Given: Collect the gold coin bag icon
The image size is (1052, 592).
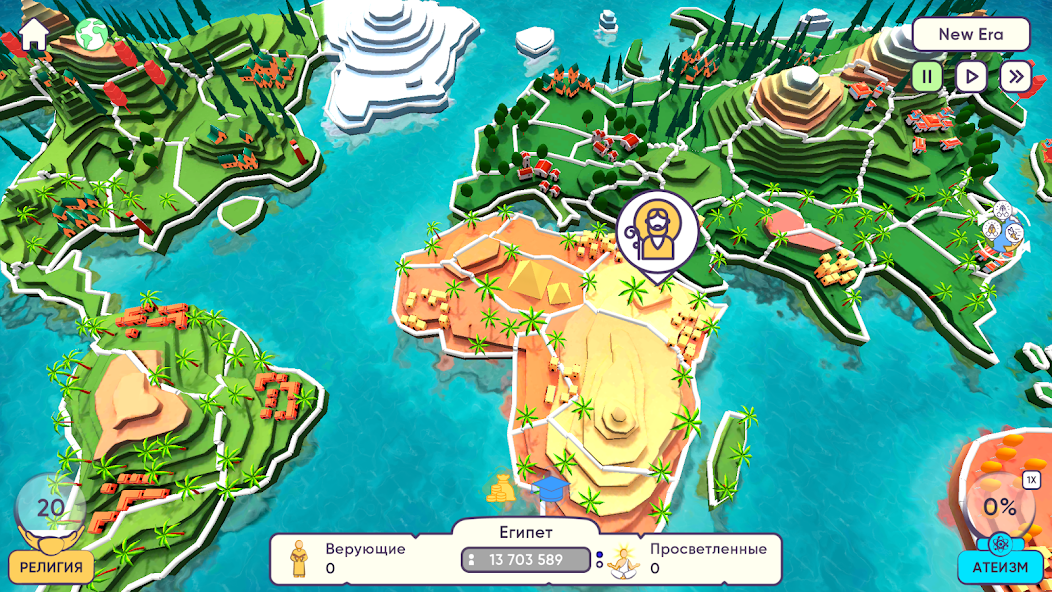Looking at the screenshot, I should tap(500, 487).
